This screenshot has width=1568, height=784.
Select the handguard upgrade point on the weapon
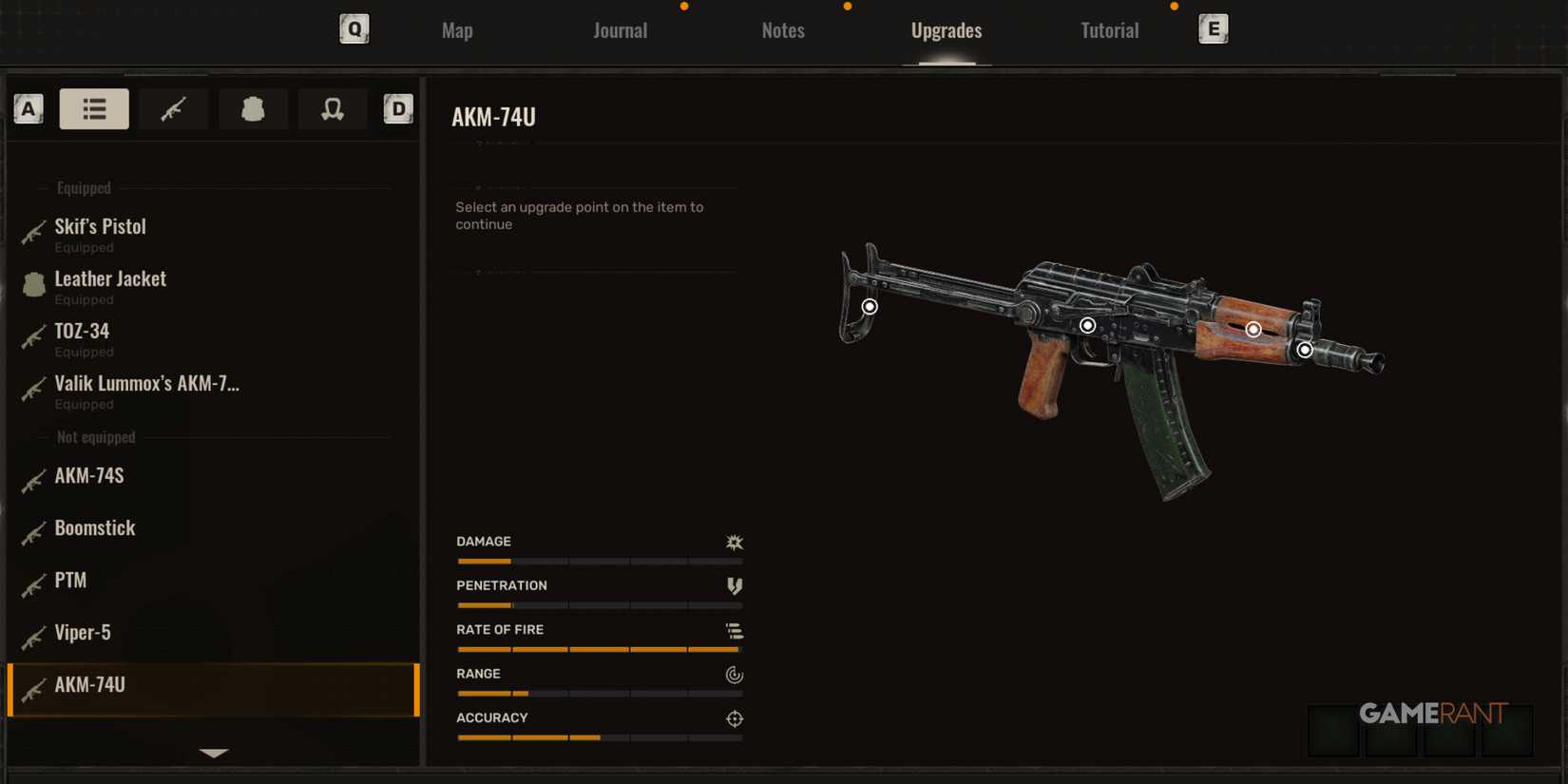coord(1252,328)
